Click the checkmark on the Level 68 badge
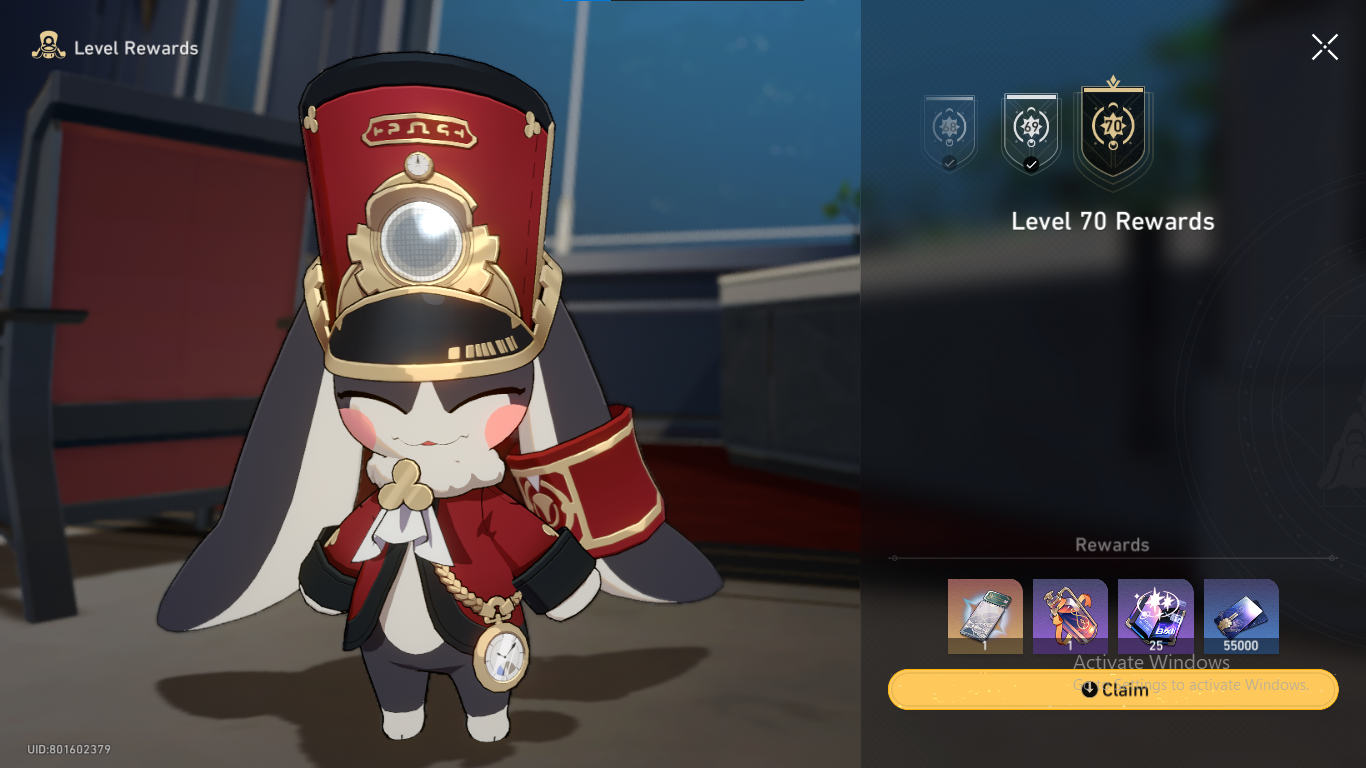 [948, 161]
